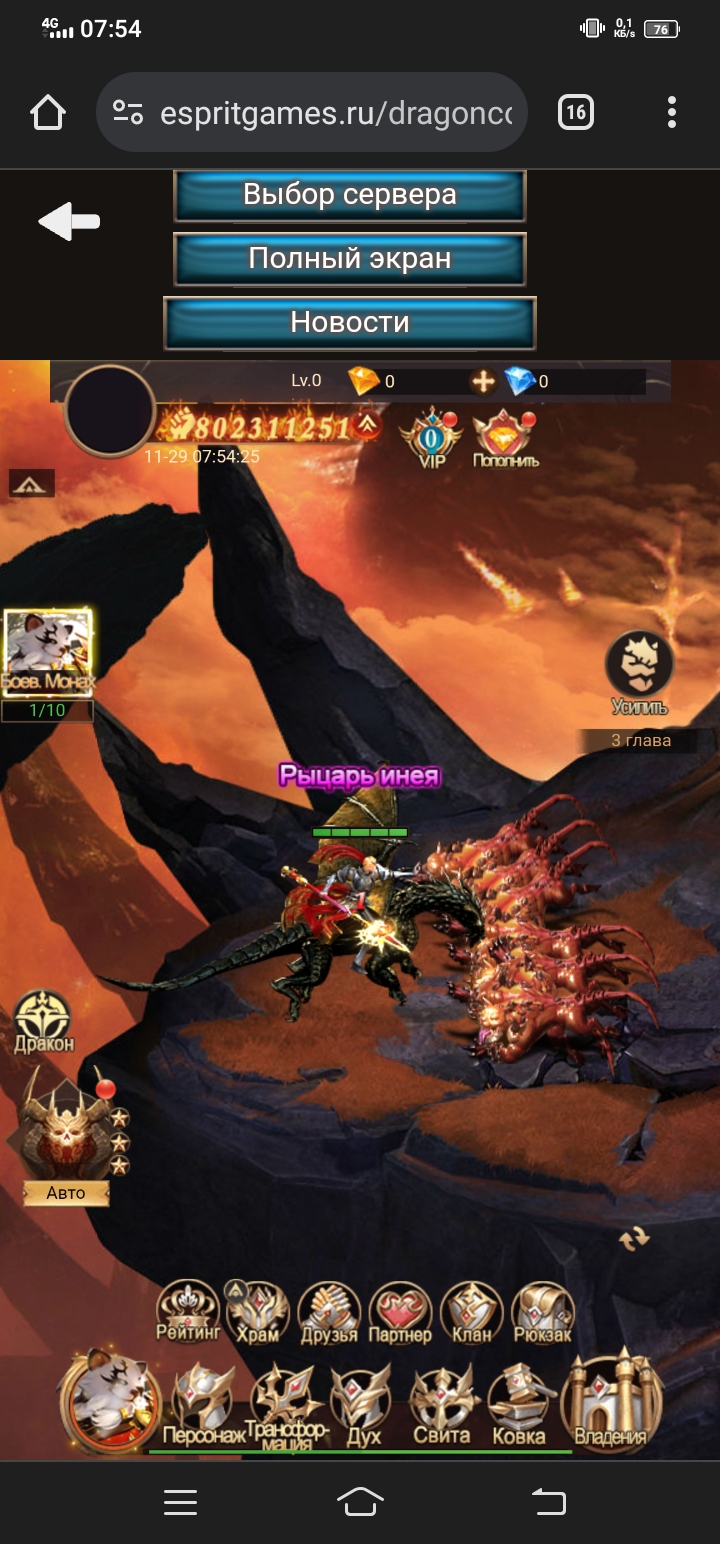Open the browser tab switcher
This screenshot has height=1544, width=720.
coord(575,112)
